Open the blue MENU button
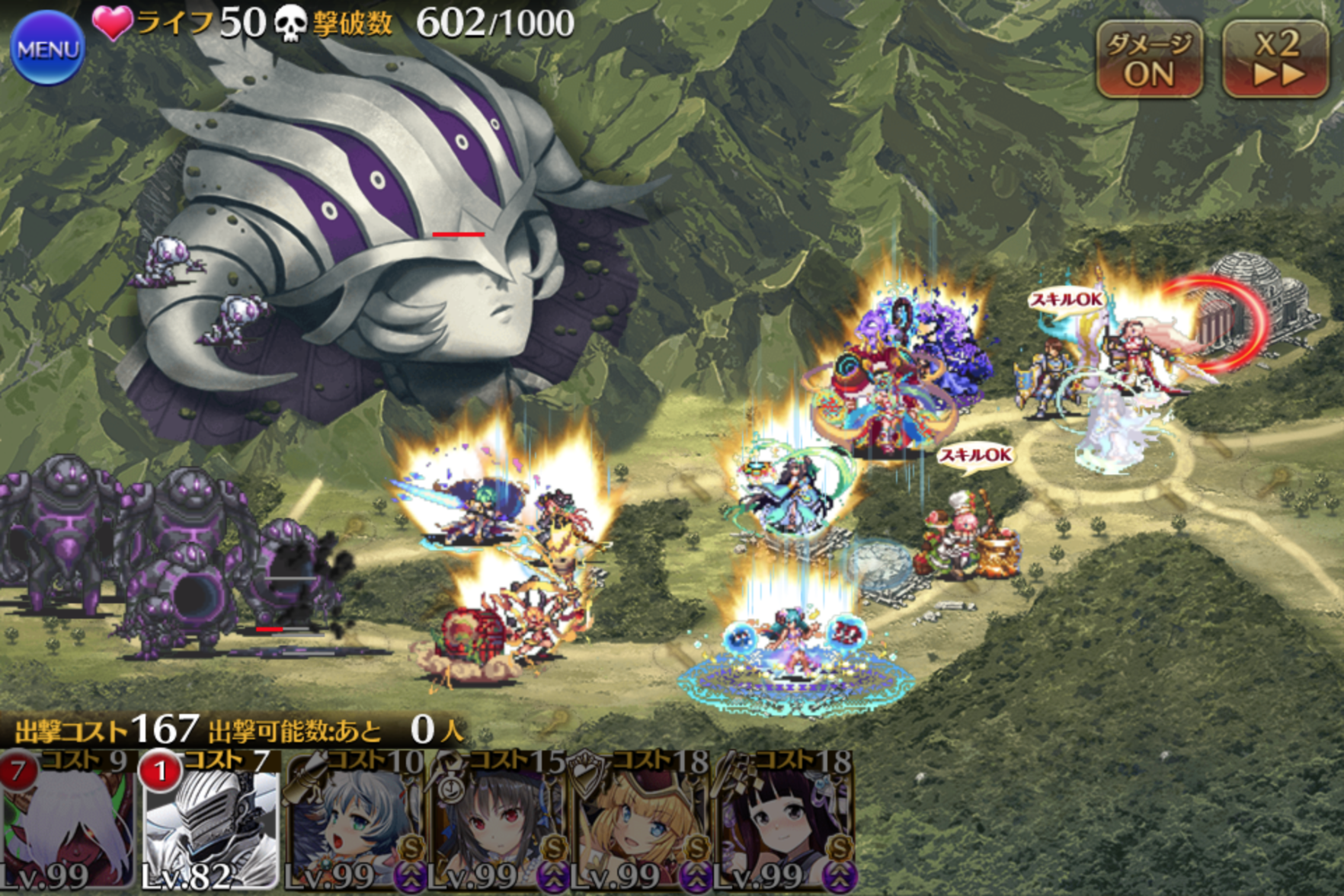This screenshot has width=1344, height=896. click(x=47, y=49)
